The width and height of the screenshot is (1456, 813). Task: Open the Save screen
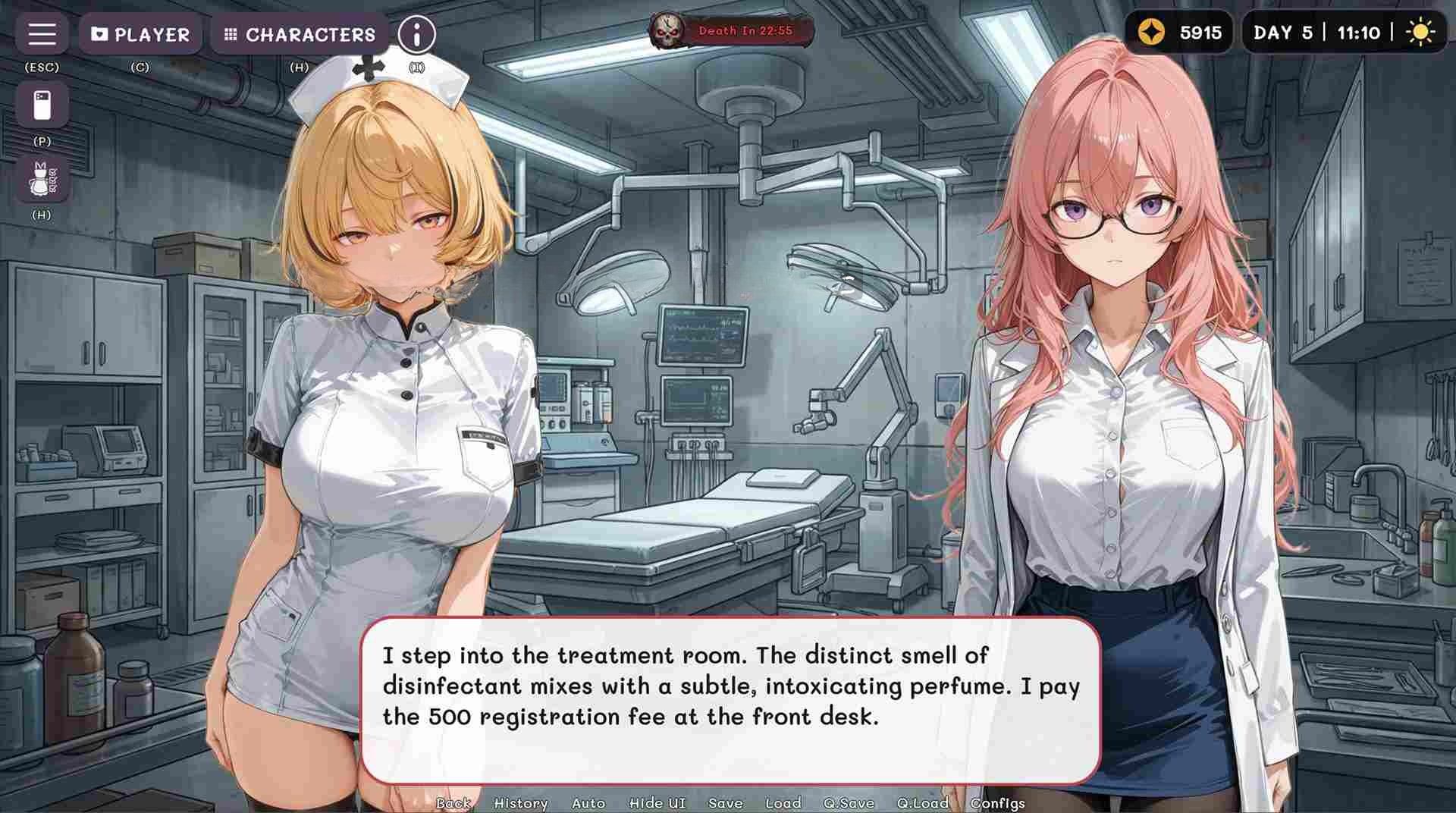coord(725,803)
